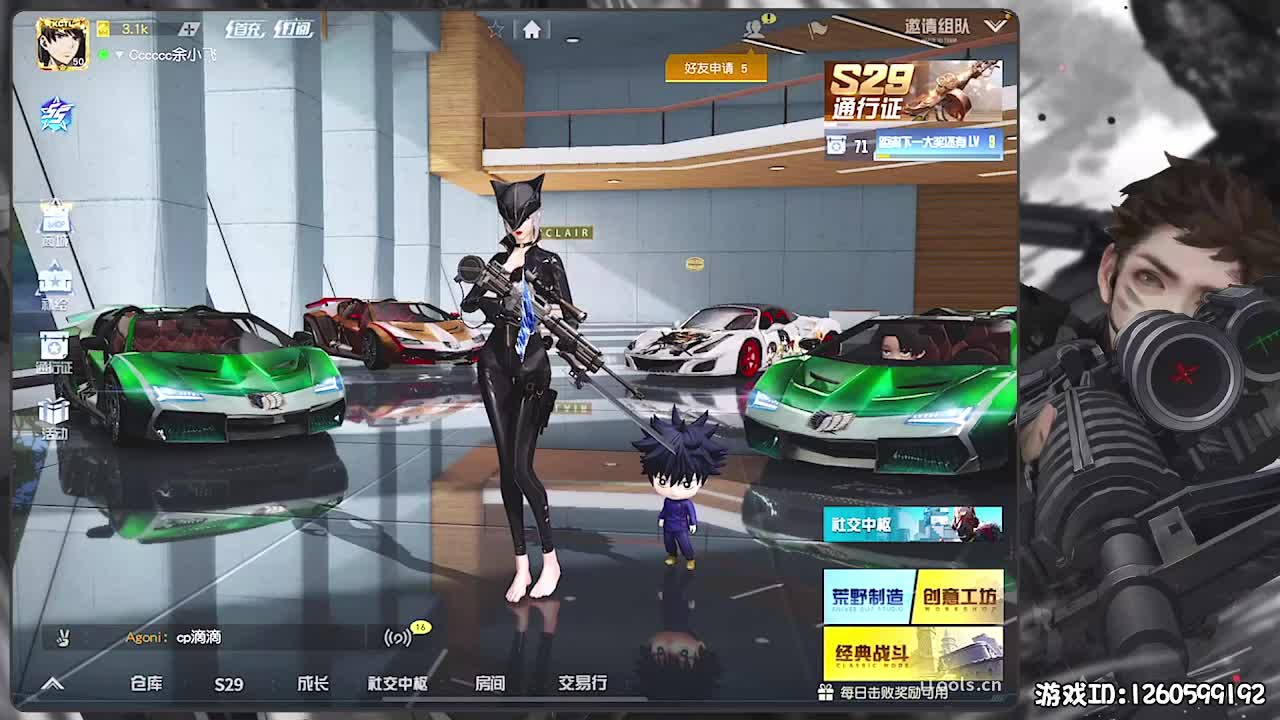
Task: Open the daily defeat rewards gift icon
Action: coord(823,690)
